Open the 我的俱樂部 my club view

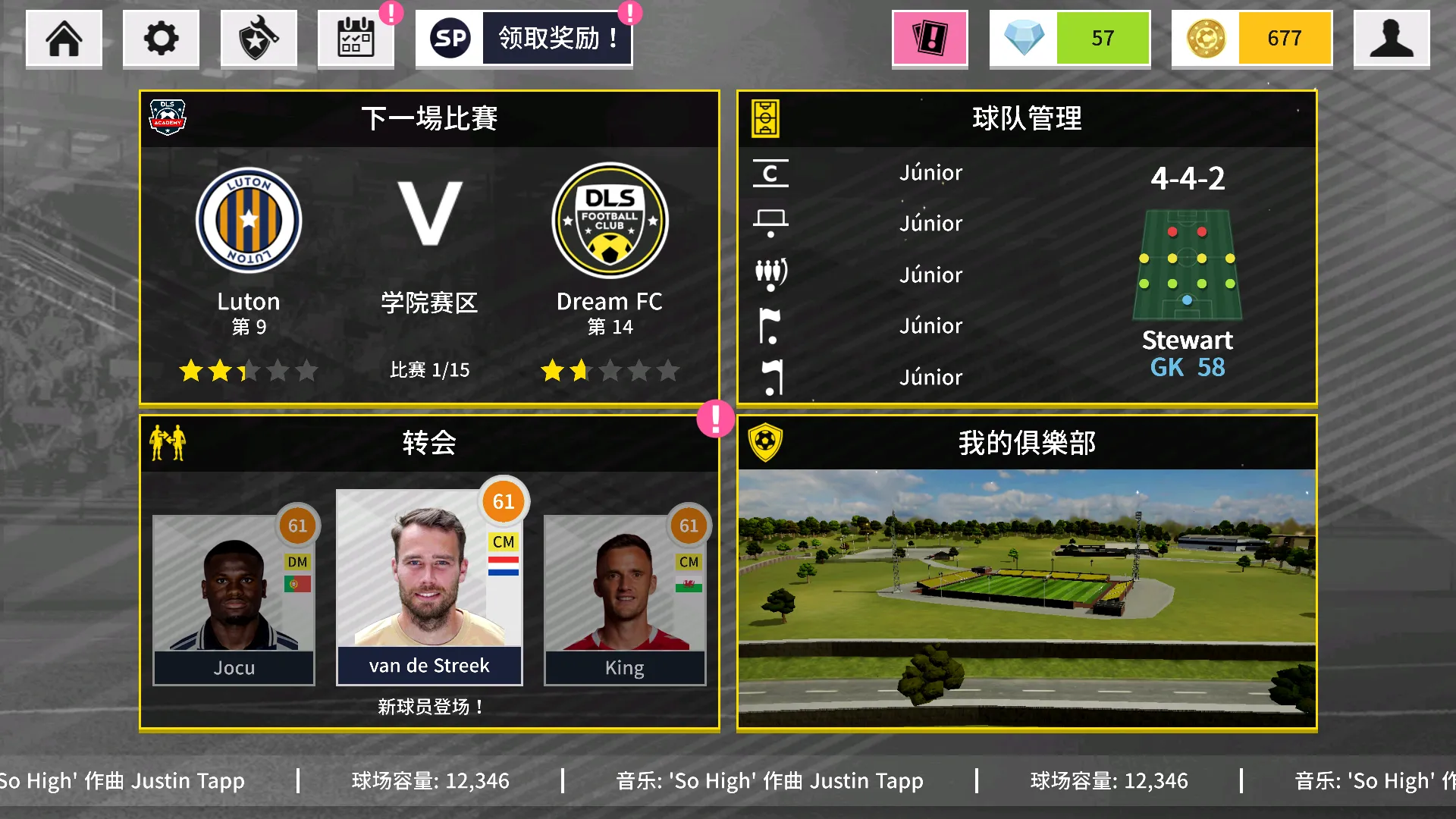point(1028,444)
